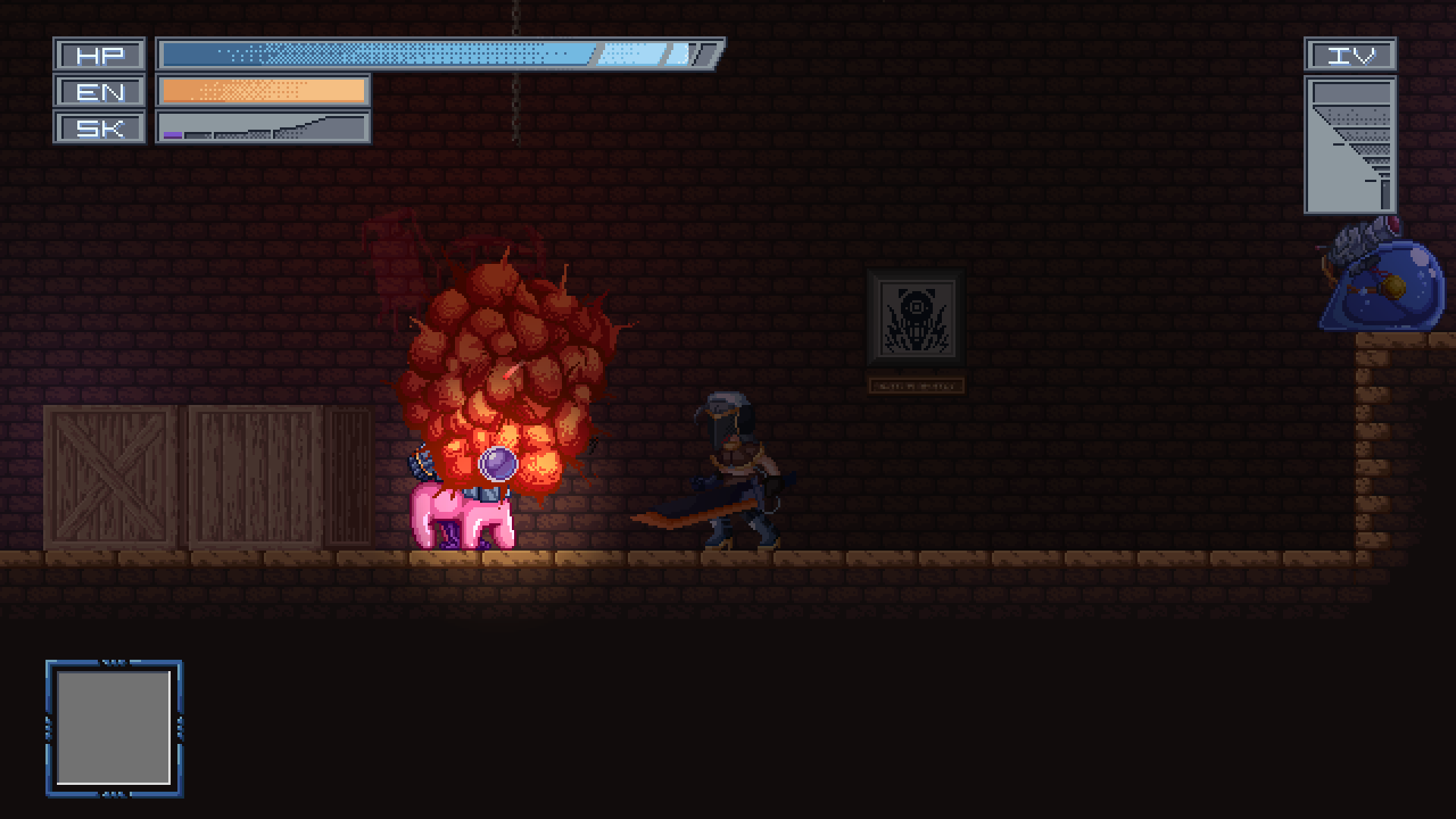Click the IV level label panel
Image resolution: width=1456 pixels, height=819 pixels.
pyautogui.click(x=1350, y=55)
